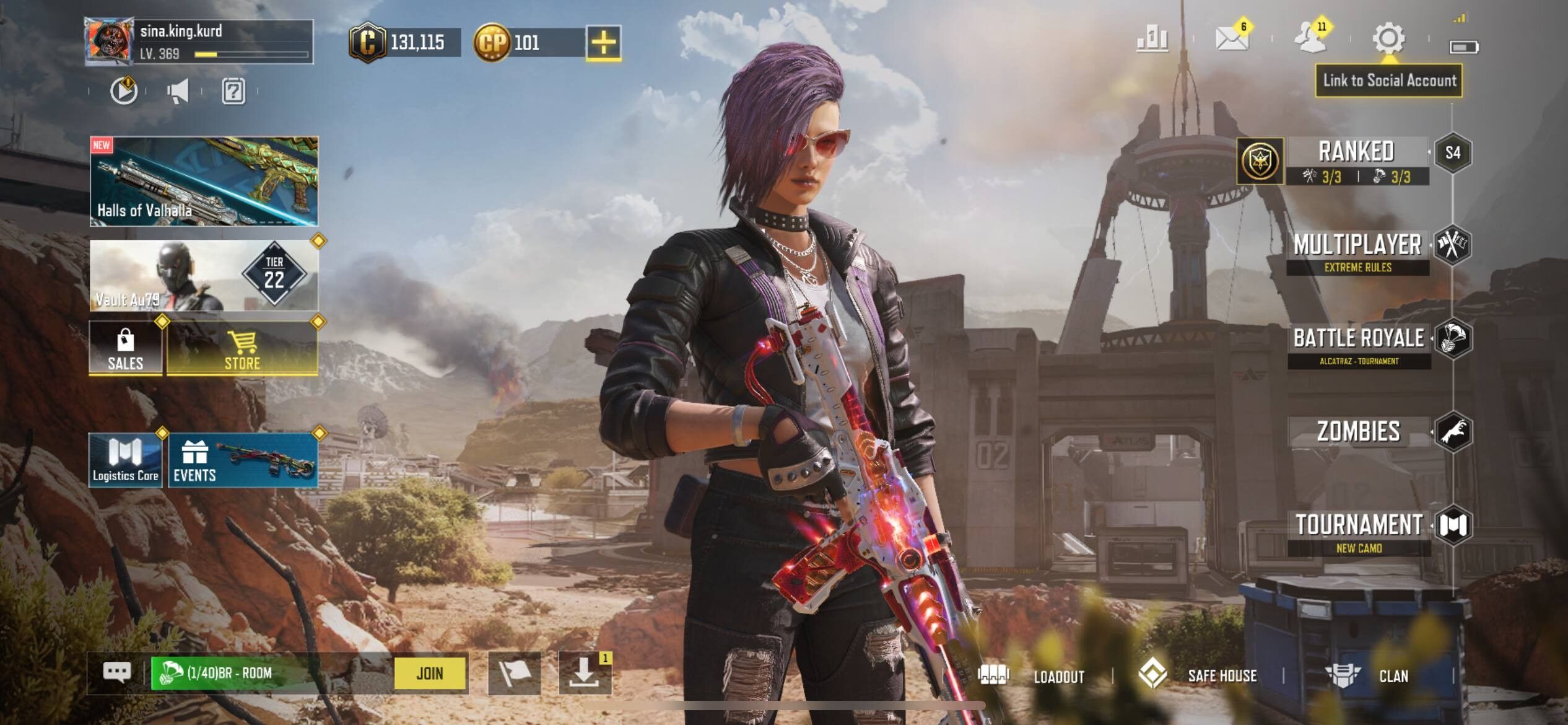This screenshot has height=725, width=1568.
Task: Choose the Multiplayer mode
Action: point(1357,252)
